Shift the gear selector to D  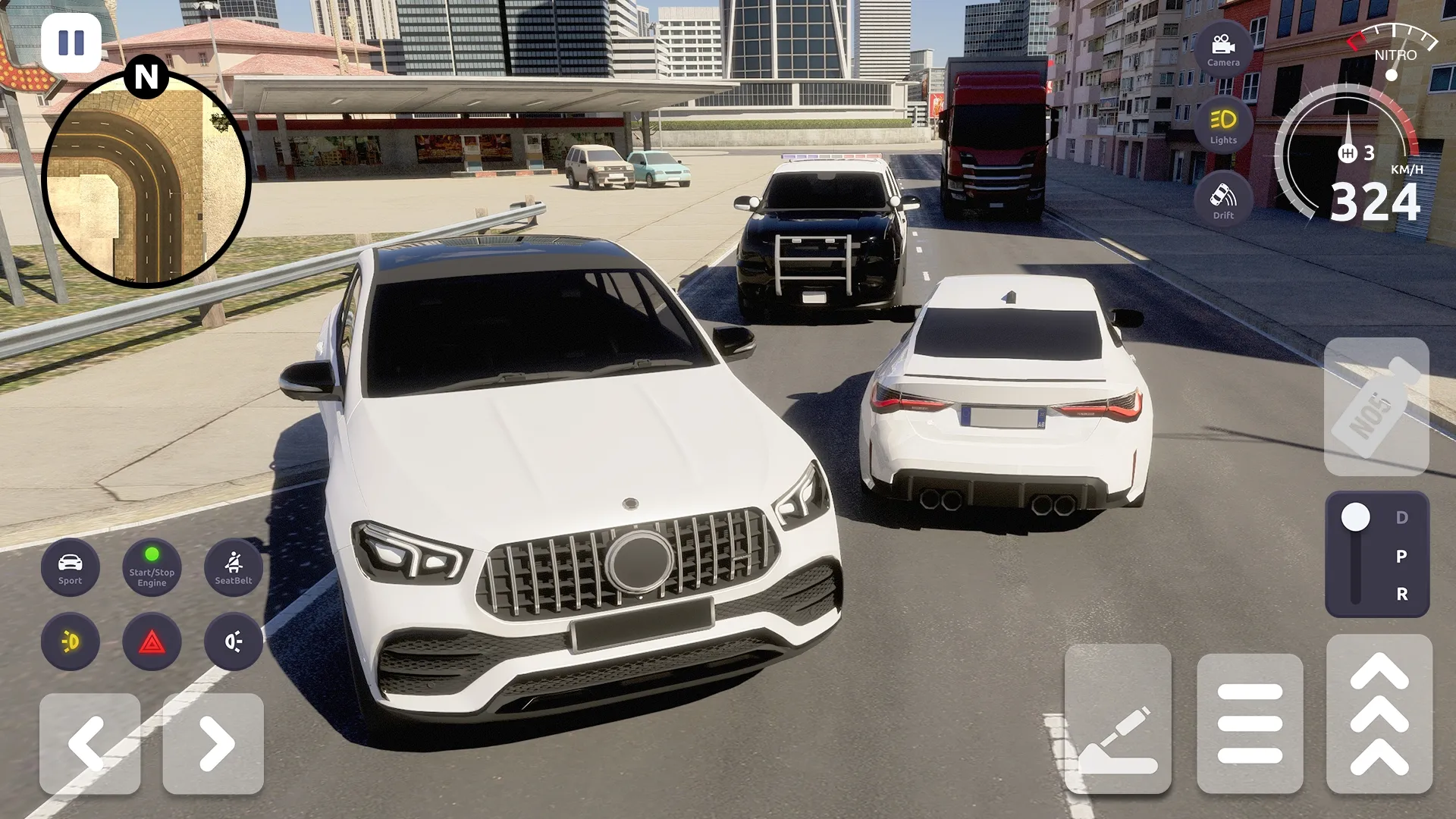pyautogui.click(x=1401, y=518)
